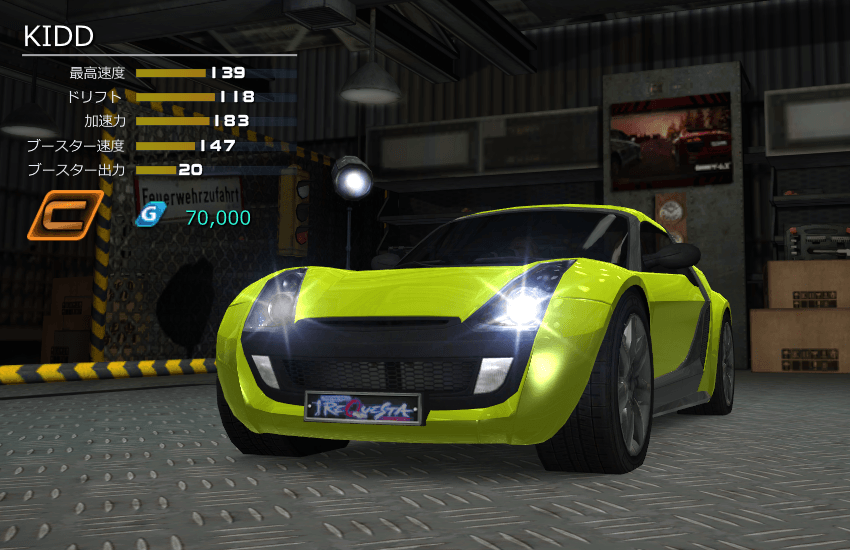Viewport: 850px width, 550px height.
Task: Click the orange C class badge
Action: tap(65, 216)
